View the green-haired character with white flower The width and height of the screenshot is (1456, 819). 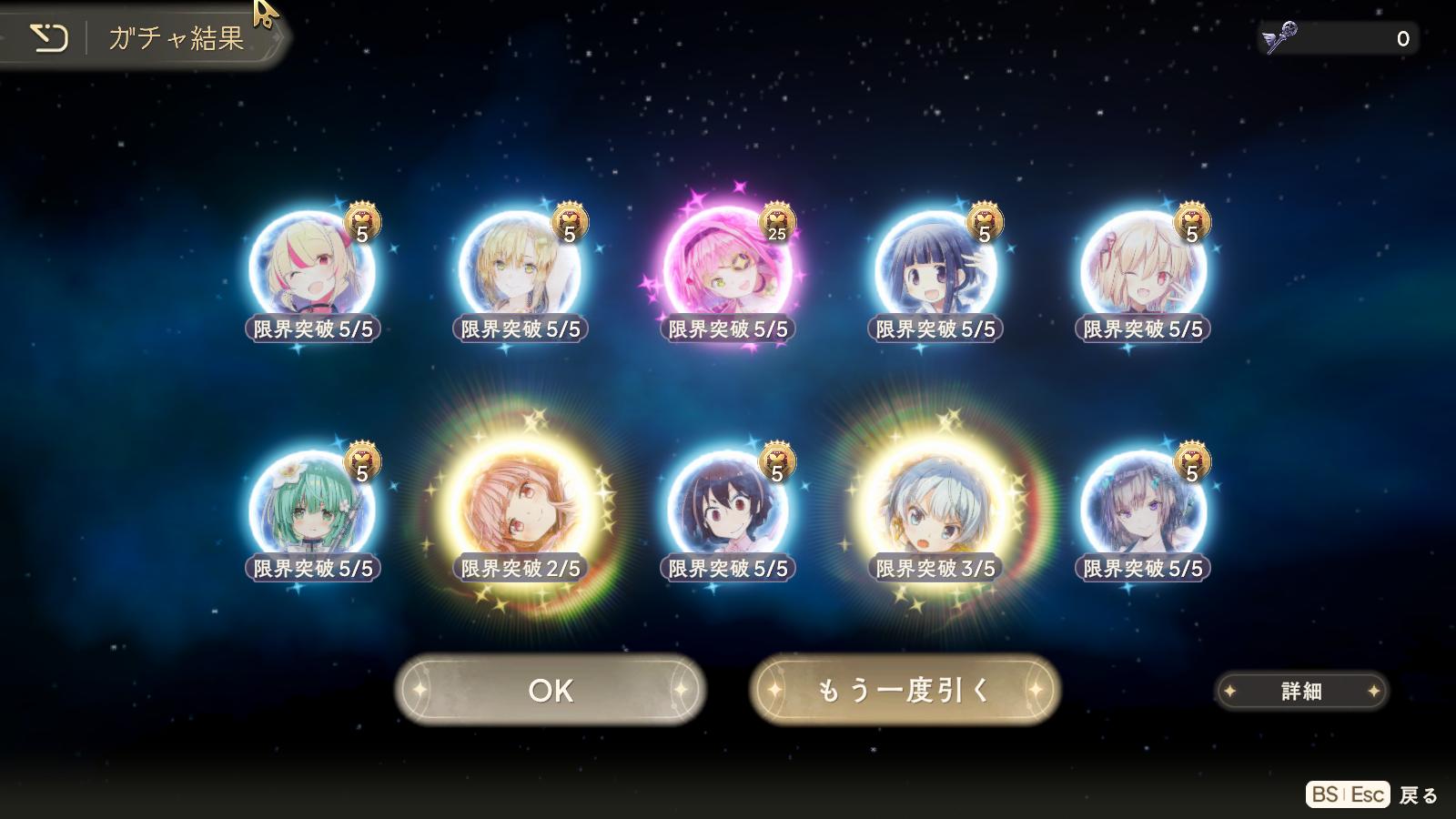pyautogui.click(x=312, y=510)
